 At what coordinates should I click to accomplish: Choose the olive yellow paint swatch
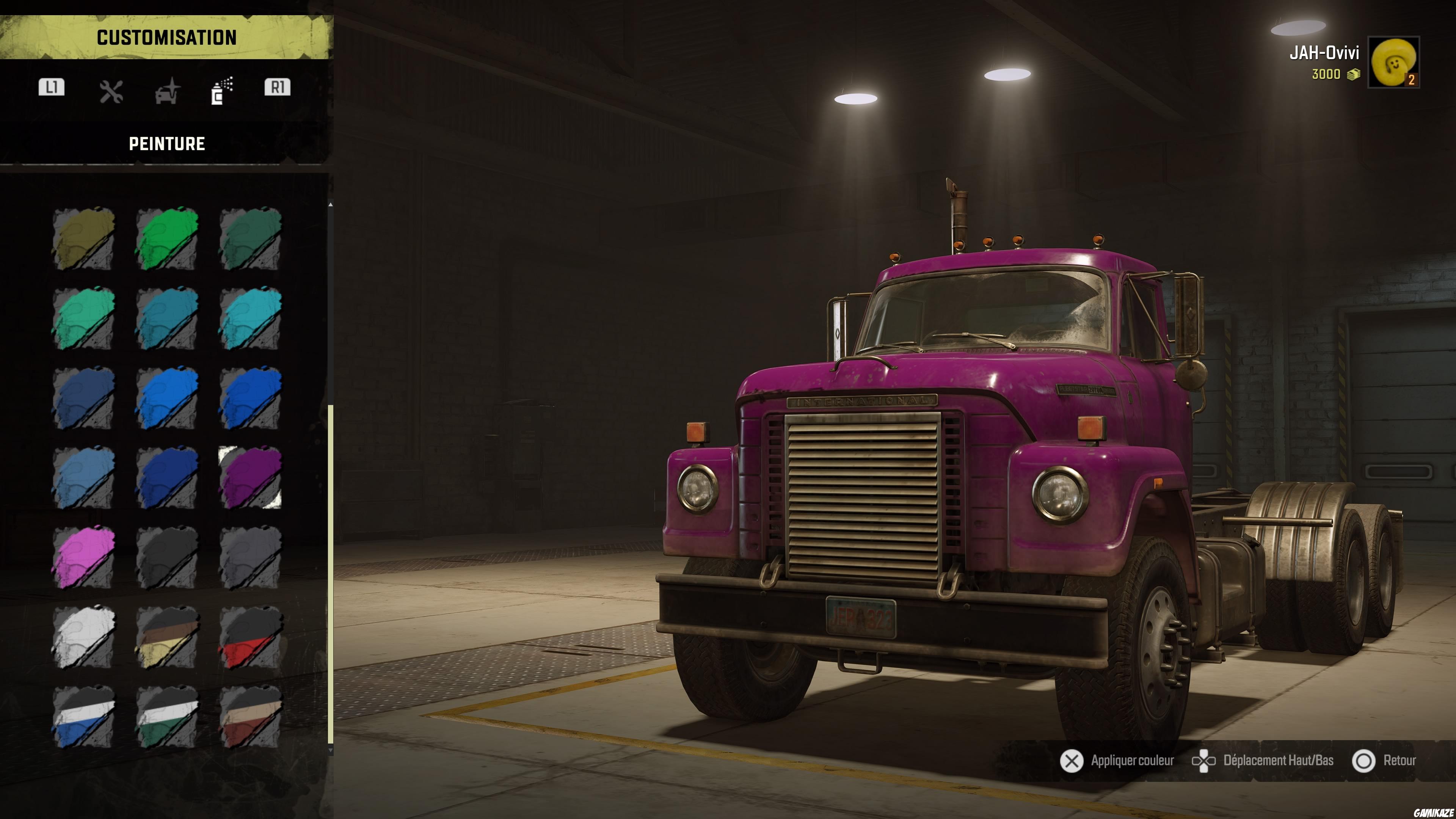(84, 238)
